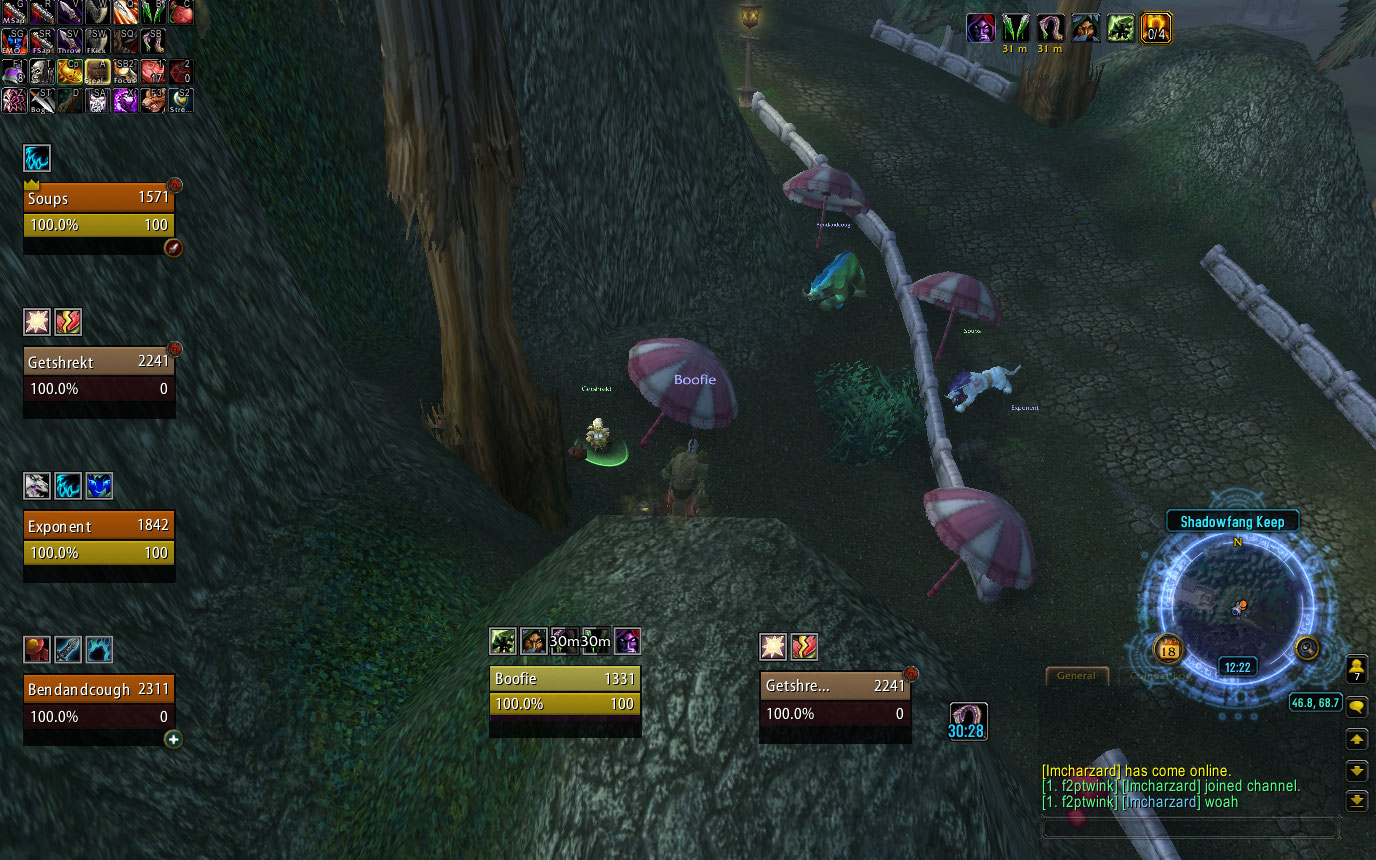Activate the MSap macro ability
This screenshot has height=860, width=1376.
(14, 12)
